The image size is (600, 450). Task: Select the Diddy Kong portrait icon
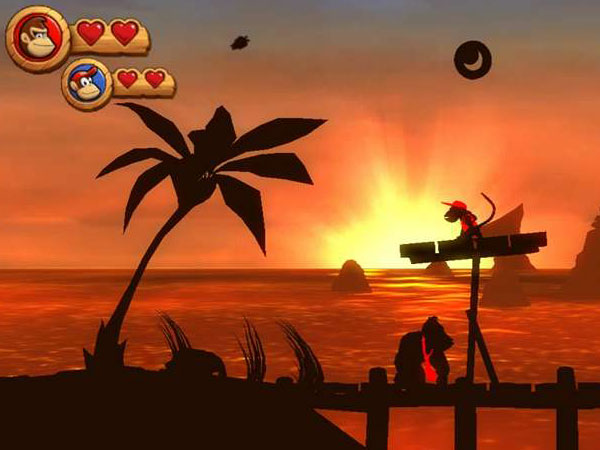point(88,84)
